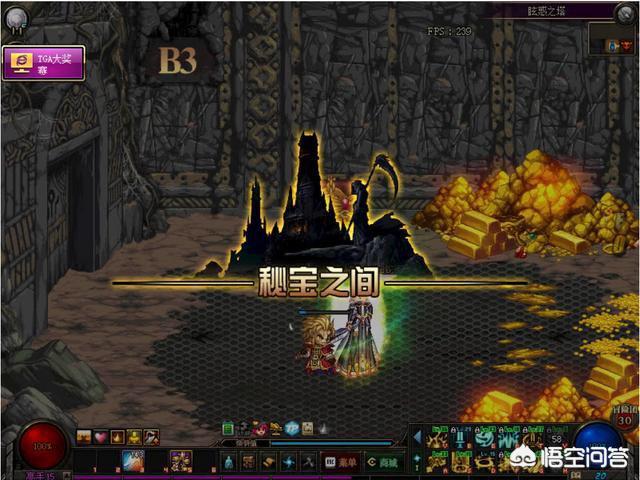Open the 商城 shop button
The image size is (640, 480).
point(382,462)
